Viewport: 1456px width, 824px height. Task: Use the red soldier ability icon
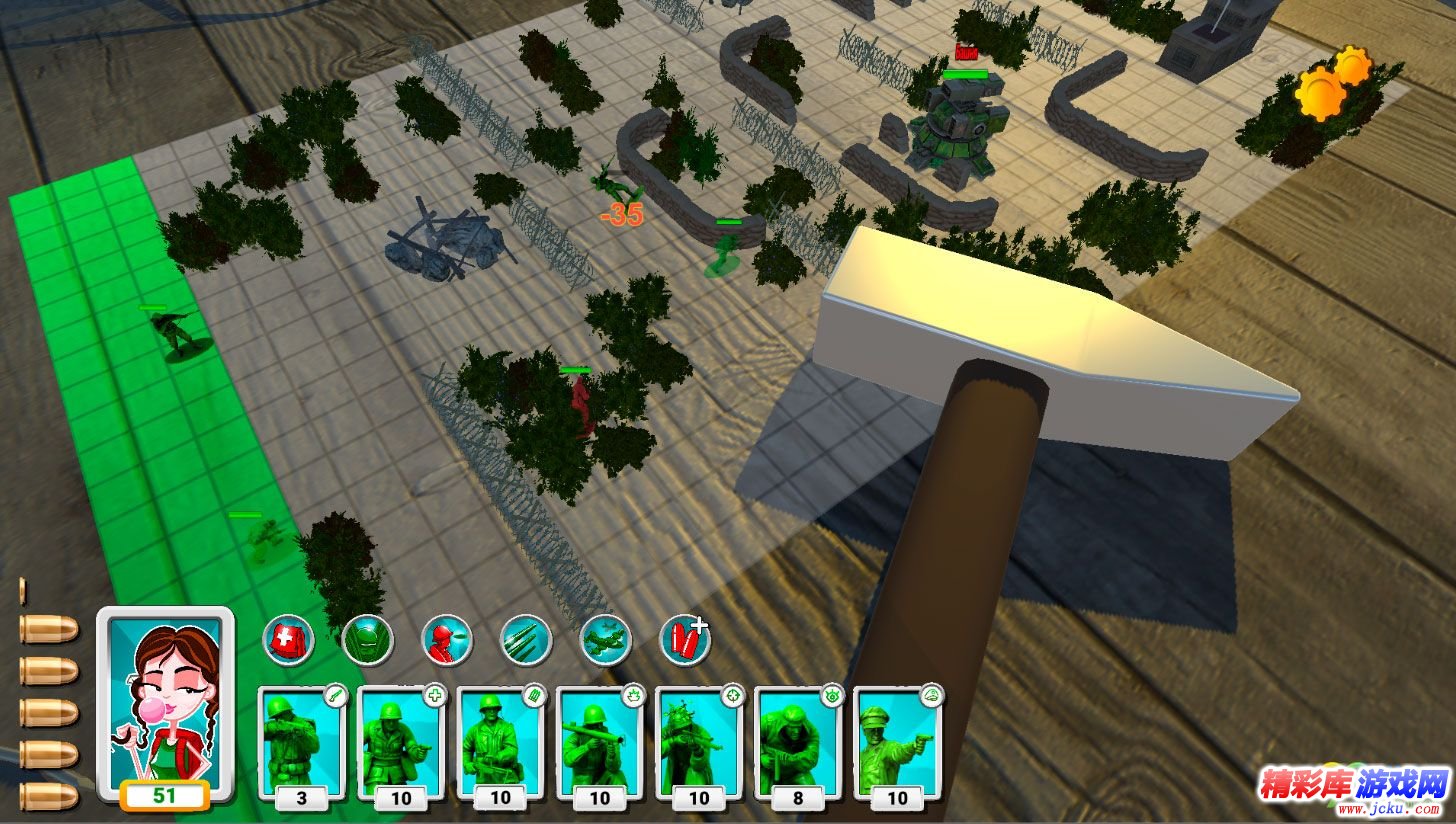pyautogui.click(x=446, y=639)
